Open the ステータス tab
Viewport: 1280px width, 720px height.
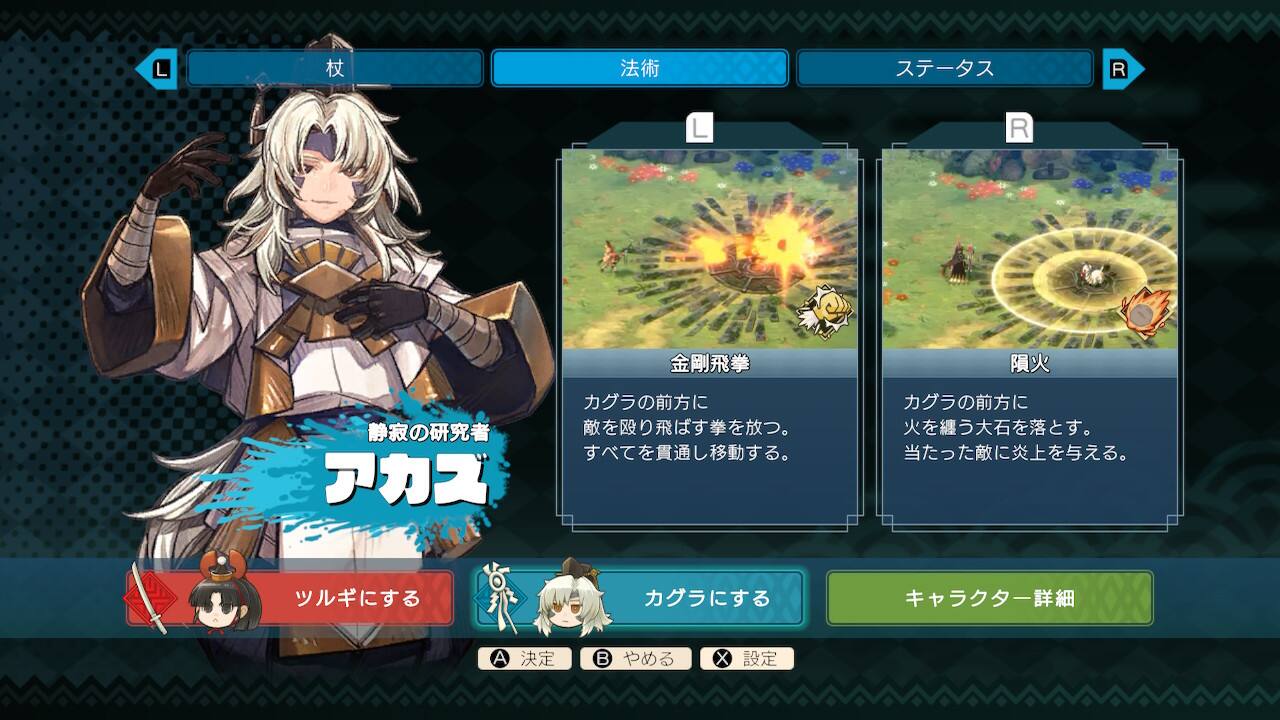click(944, 68)
